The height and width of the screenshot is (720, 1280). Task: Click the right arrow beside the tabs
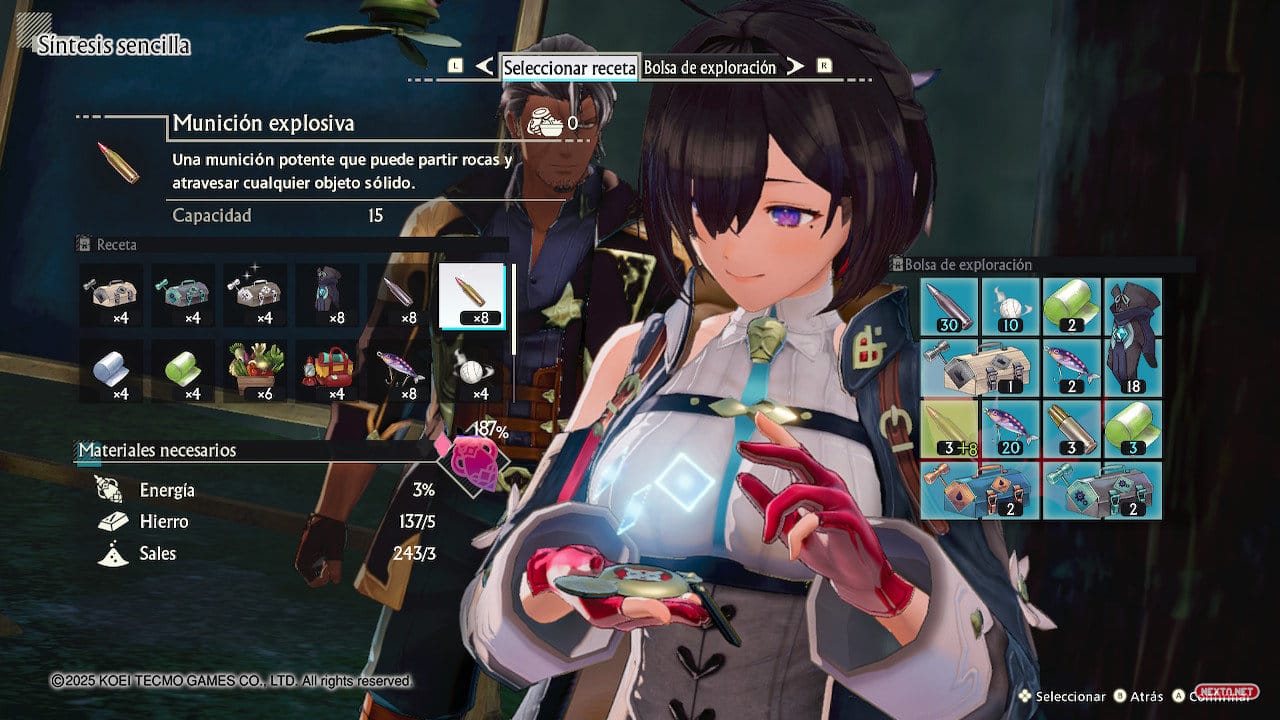point(794,67)
